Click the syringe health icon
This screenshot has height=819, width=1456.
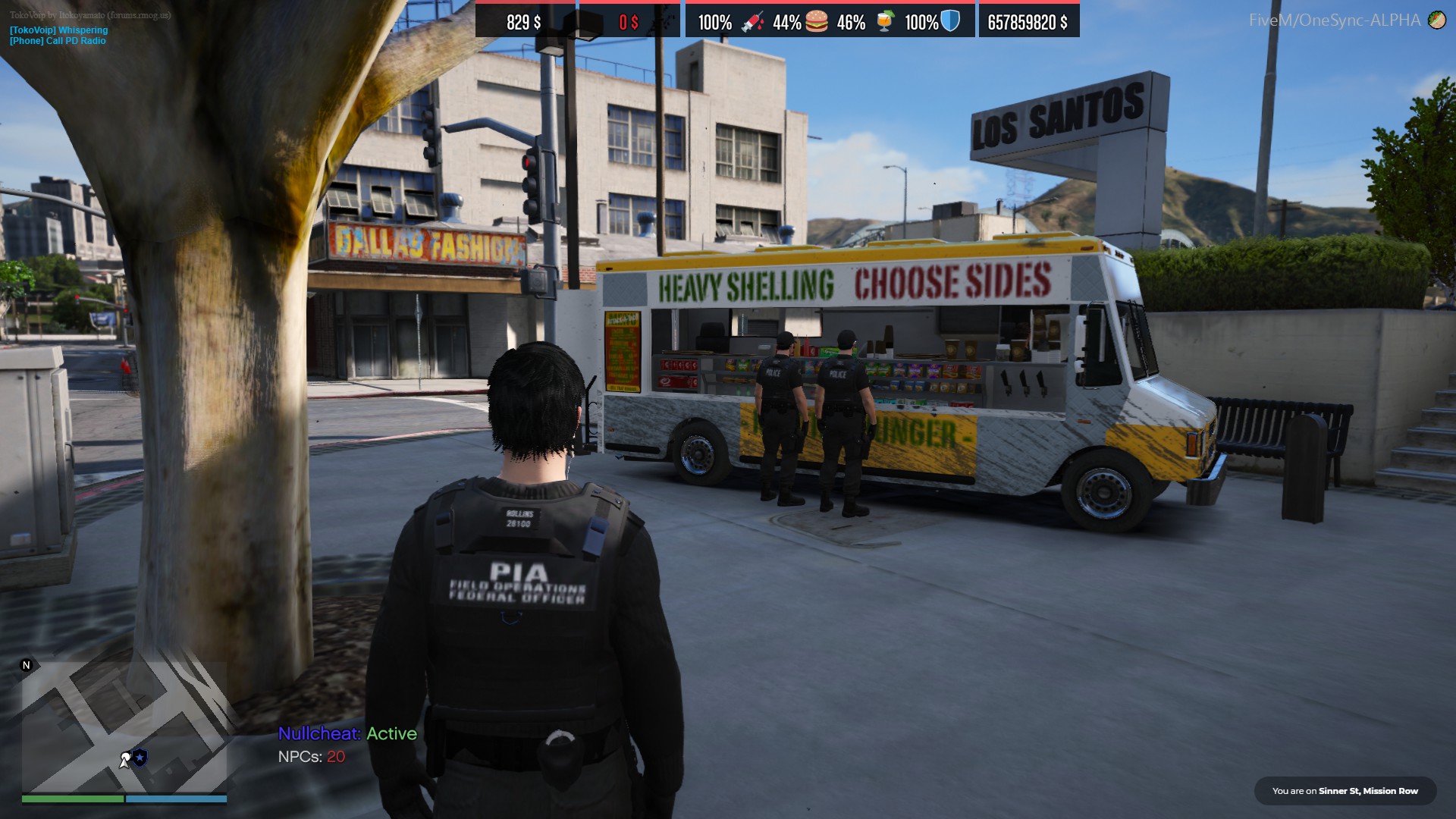(752, 22)
